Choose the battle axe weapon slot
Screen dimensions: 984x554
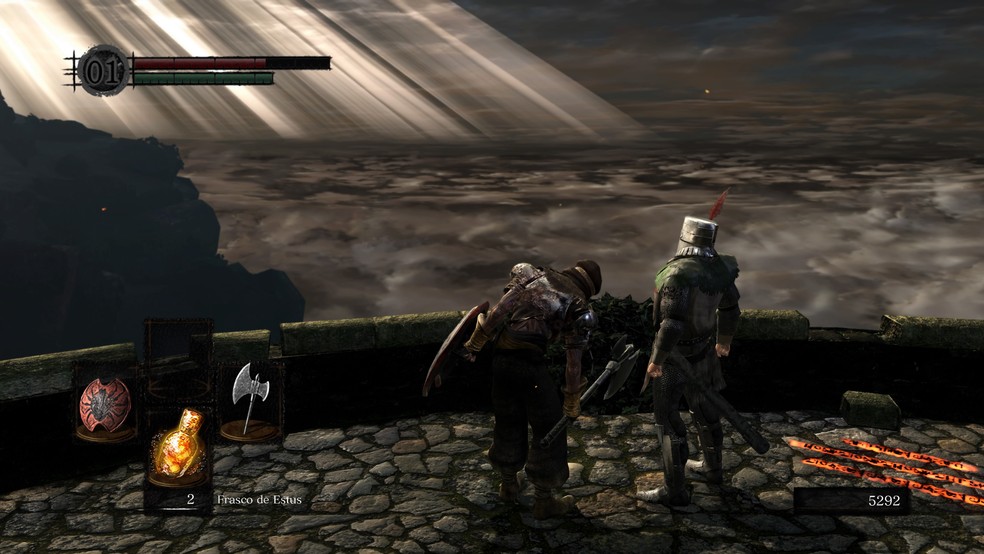247,397
